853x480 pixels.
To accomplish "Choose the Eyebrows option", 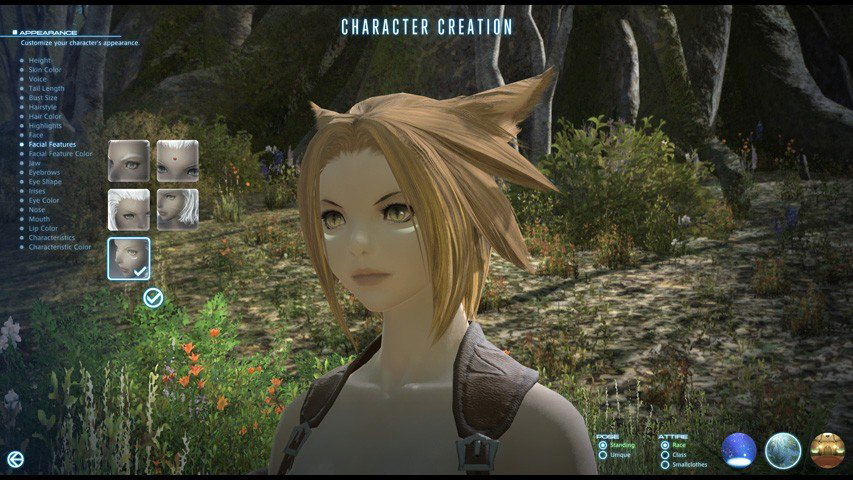I will (45, 172).
